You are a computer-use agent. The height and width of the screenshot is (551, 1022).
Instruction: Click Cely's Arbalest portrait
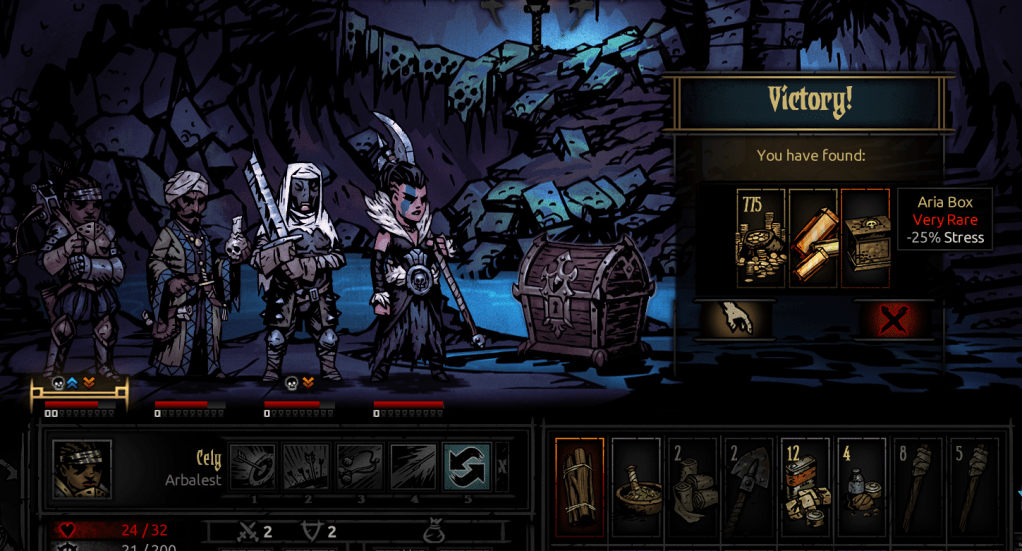[x=81, y=469]
